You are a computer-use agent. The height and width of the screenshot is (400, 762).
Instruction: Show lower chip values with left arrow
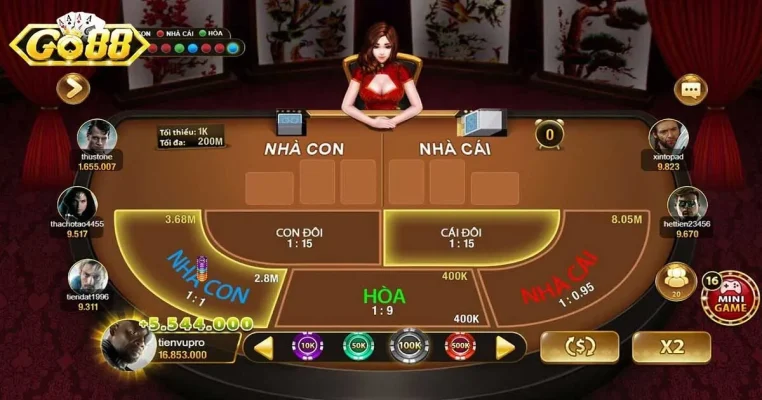[x=264, y=347]
